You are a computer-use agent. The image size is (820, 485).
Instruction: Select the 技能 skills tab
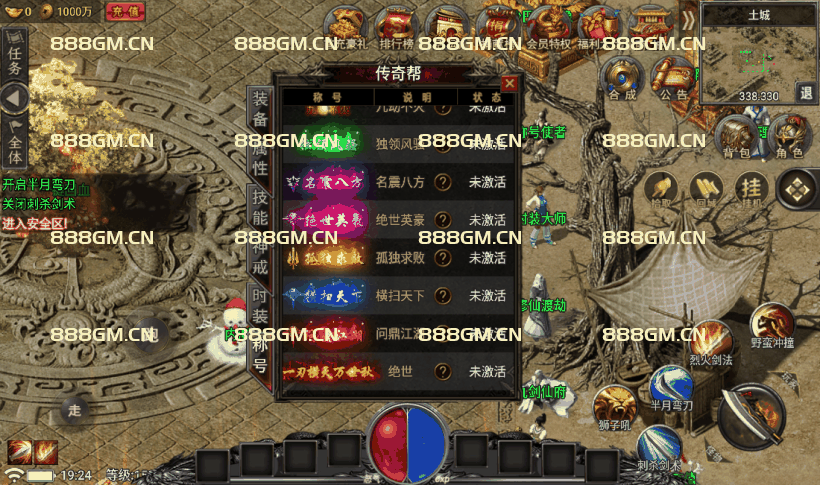[x=259, y=207]
